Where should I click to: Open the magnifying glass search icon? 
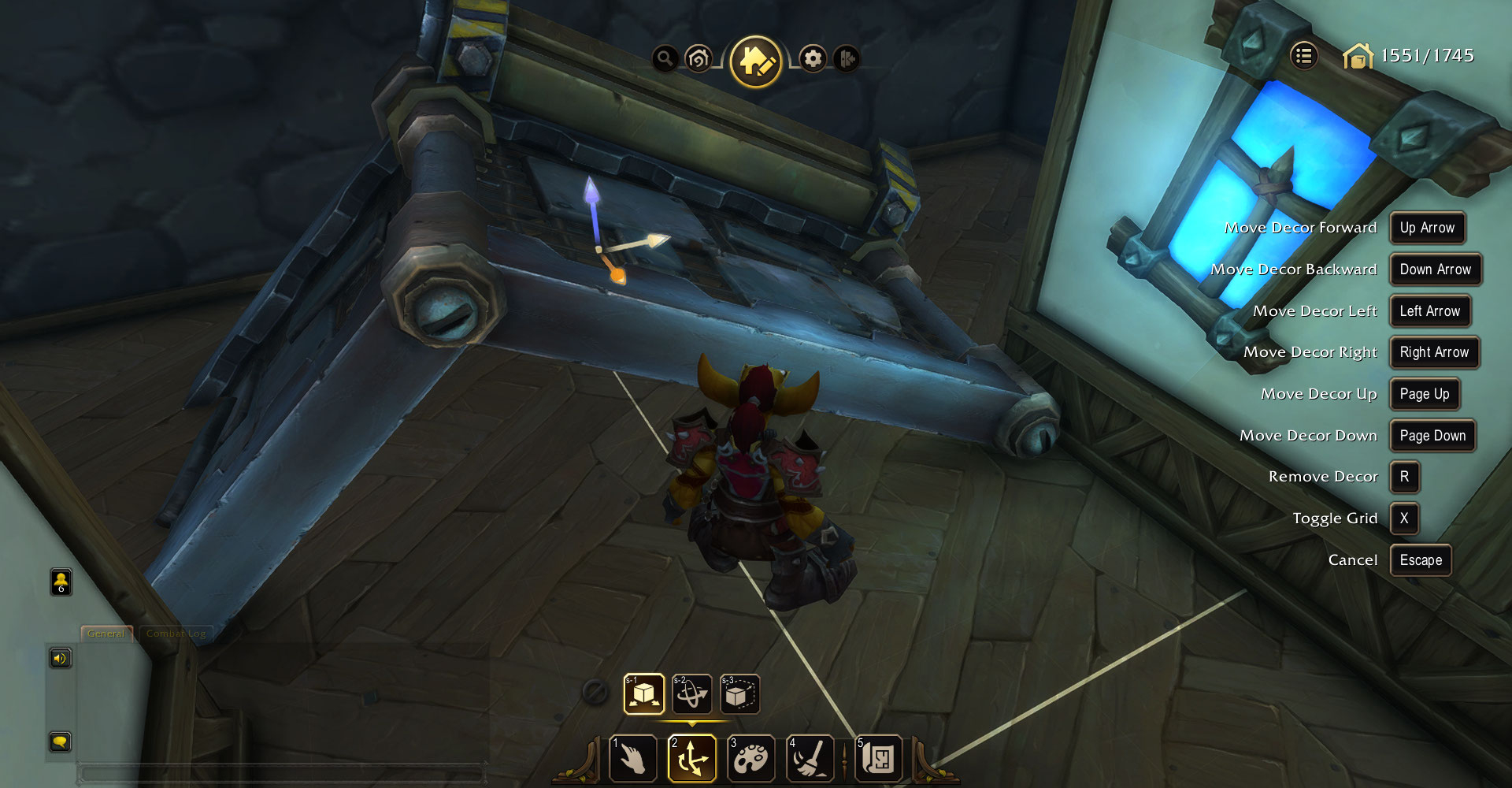pyautogui.click(x=665, y=58)
